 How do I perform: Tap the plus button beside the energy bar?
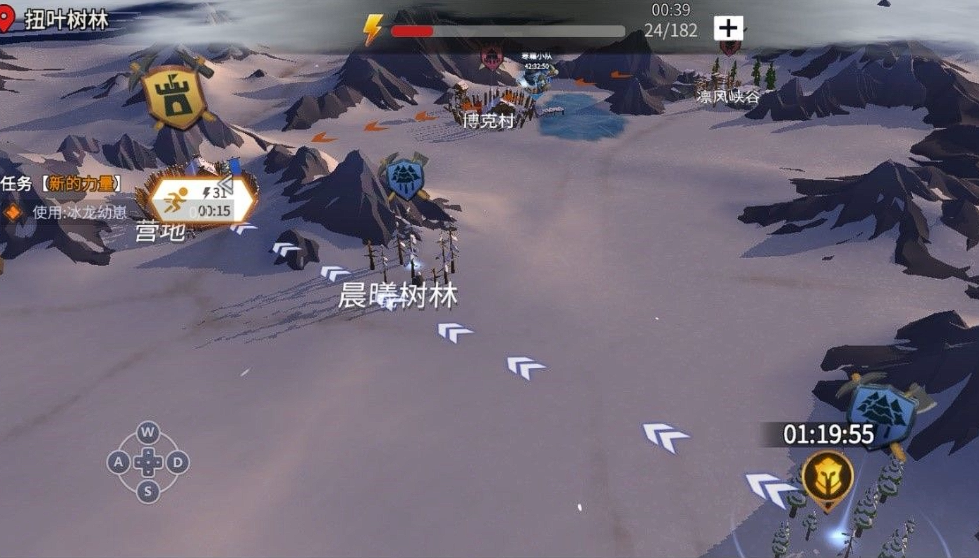[x=728, y=28]
